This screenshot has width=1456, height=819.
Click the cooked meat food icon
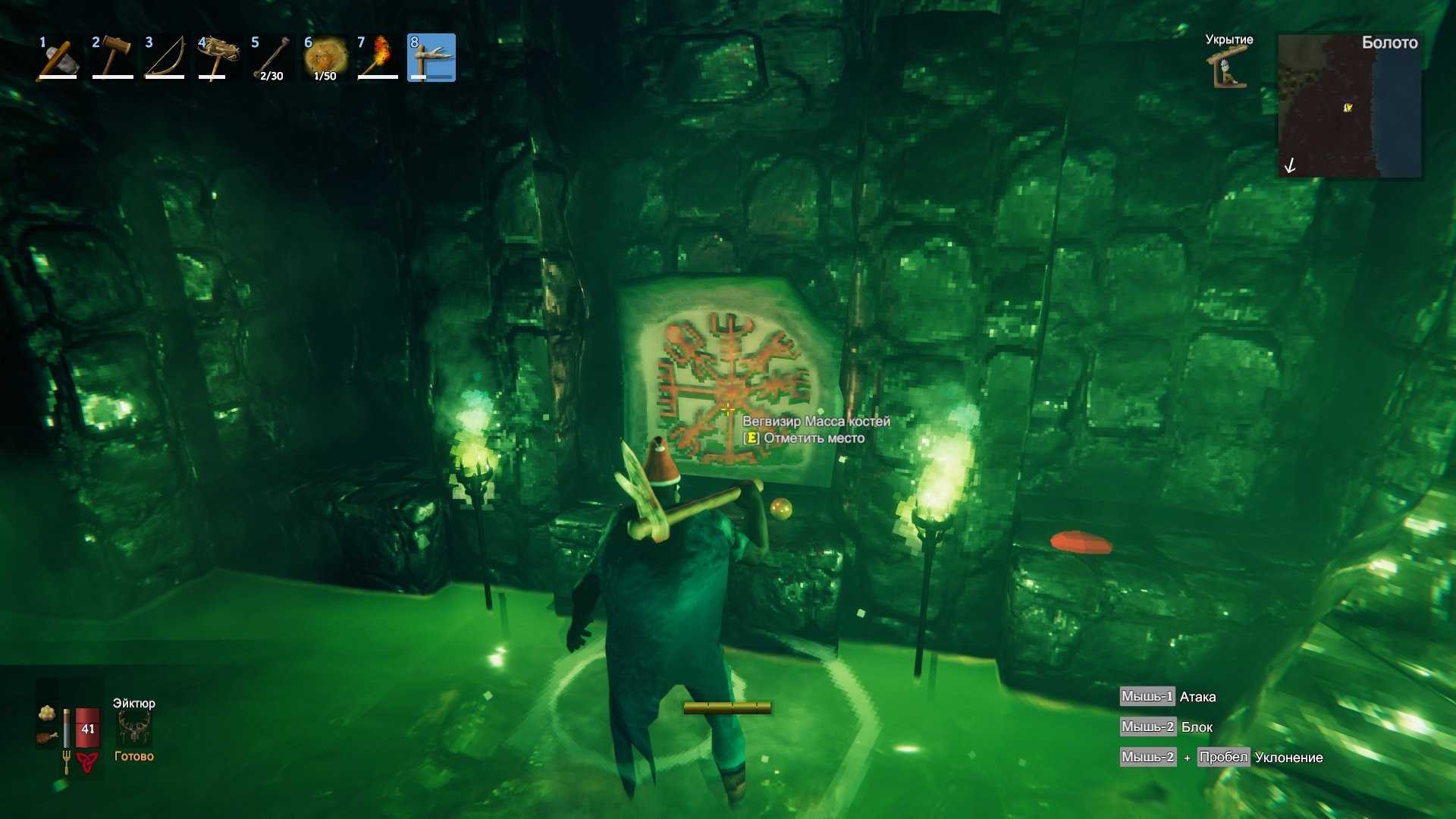pyautogui.click(x=47, y=737)
